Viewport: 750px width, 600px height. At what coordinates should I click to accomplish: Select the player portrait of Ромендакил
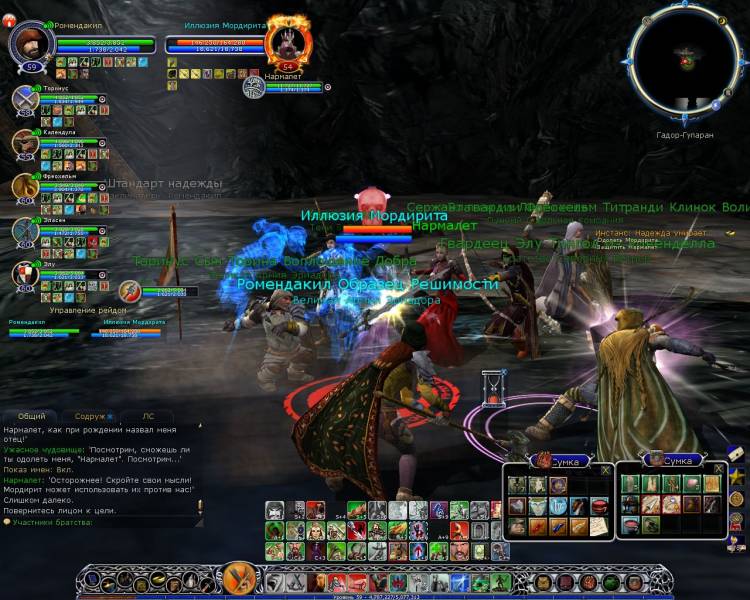click(30, 43)
